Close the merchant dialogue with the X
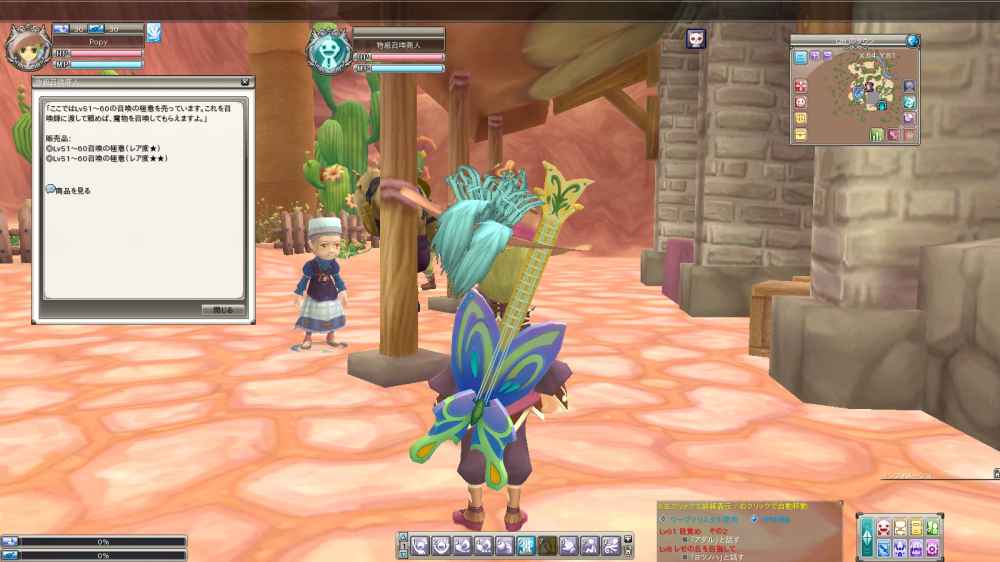Viewport: 1000px width, 562px height. pos(245,82)
